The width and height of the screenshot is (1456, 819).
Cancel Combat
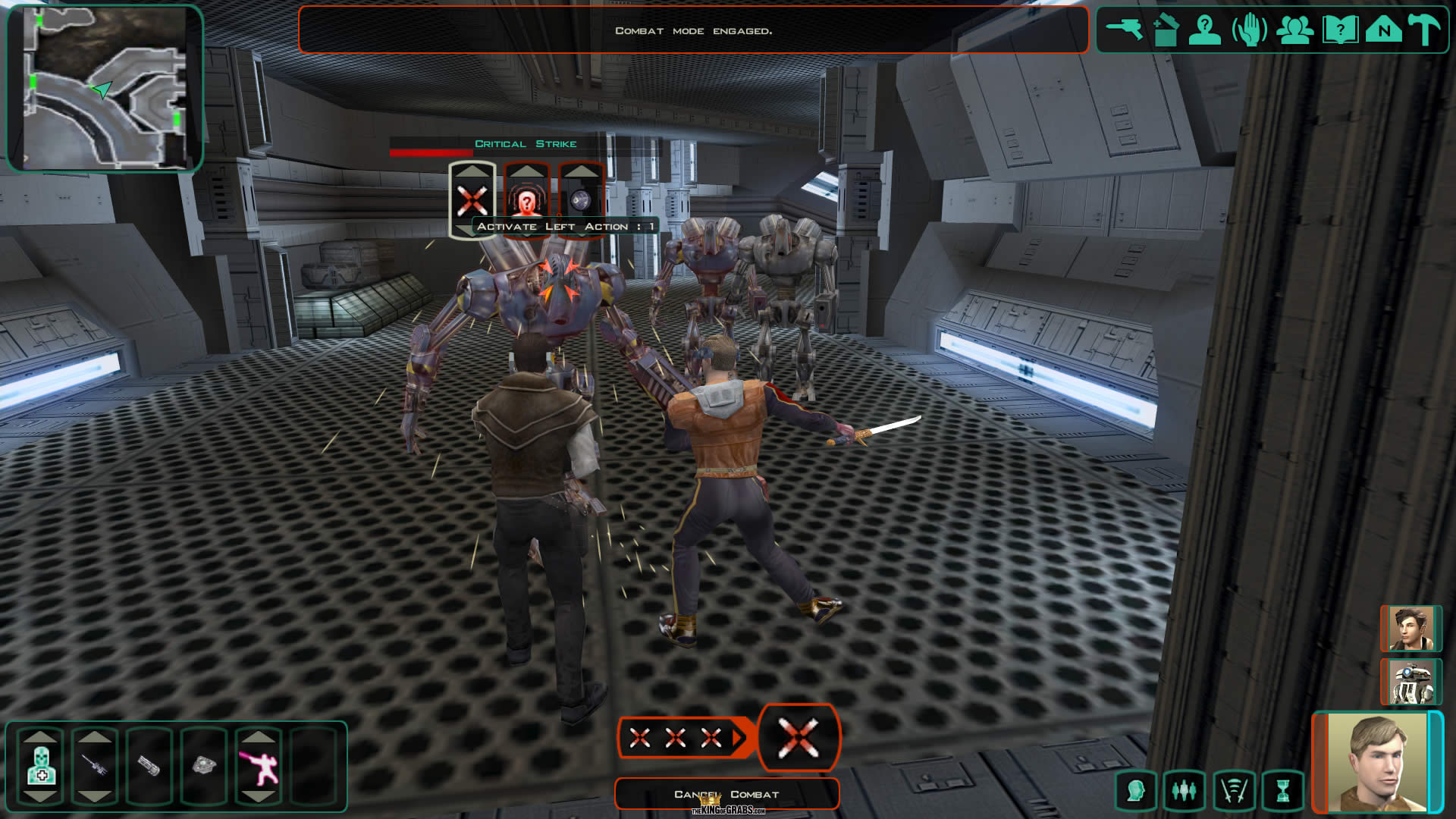click(726, 794)
